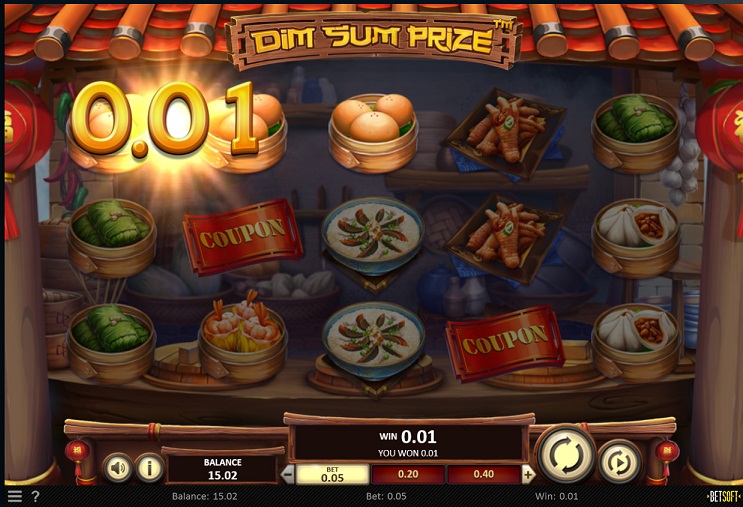743x507 pixels.
Task: Click the question mark help icon
Action: pyautogui.click(x=35, y=496)
